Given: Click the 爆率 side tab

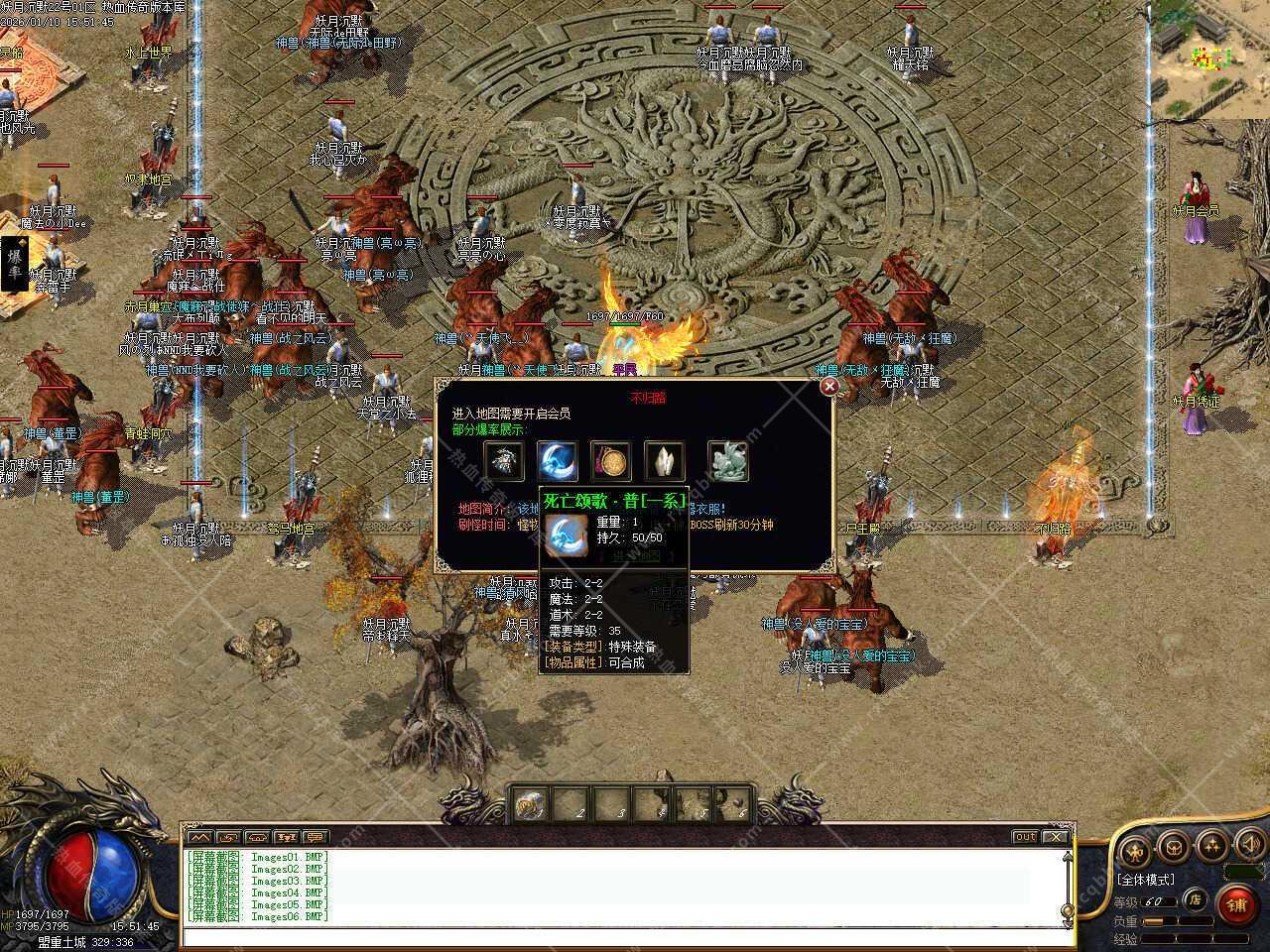Looking at the screenshot, I should [x=15, y=264].
